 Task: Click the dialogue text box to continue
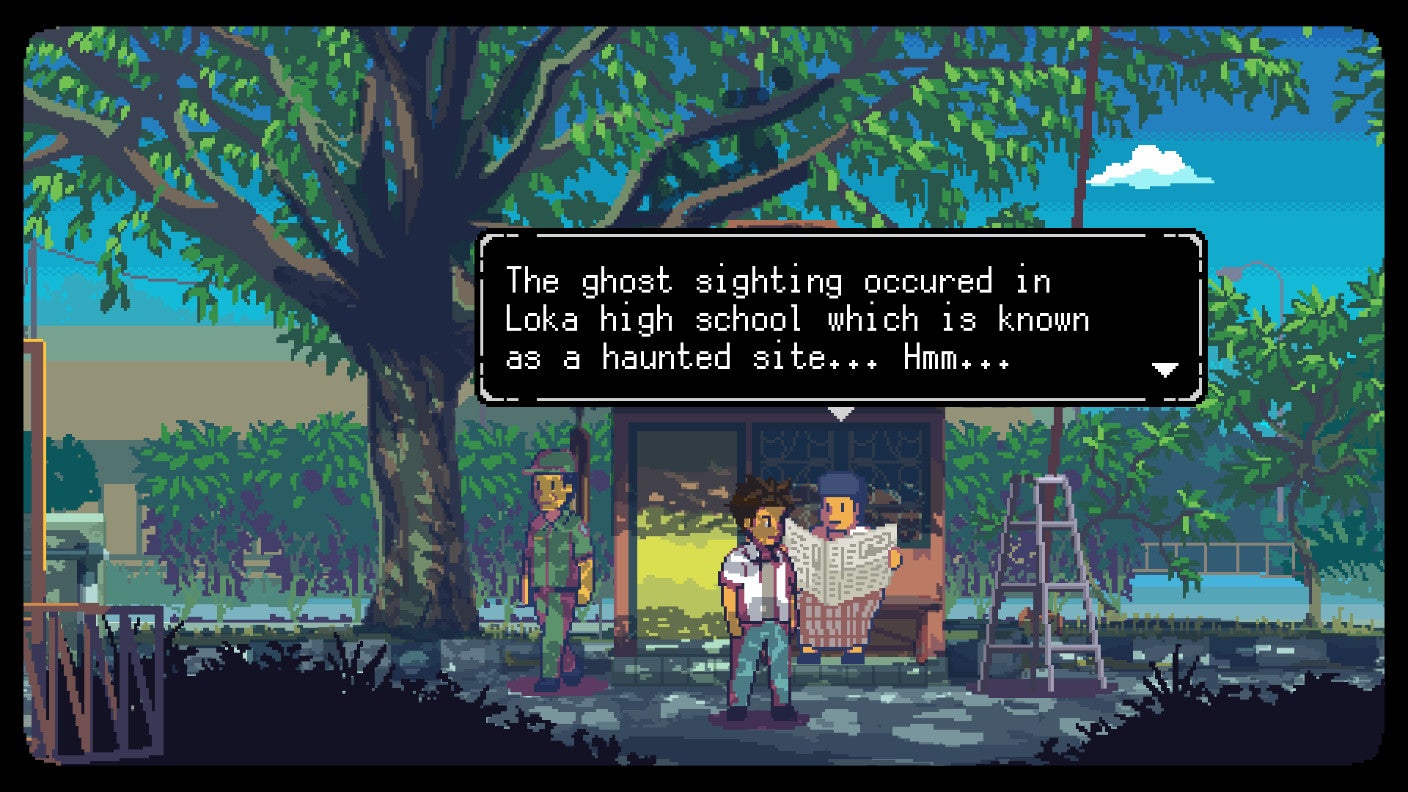tap(838, 320)
